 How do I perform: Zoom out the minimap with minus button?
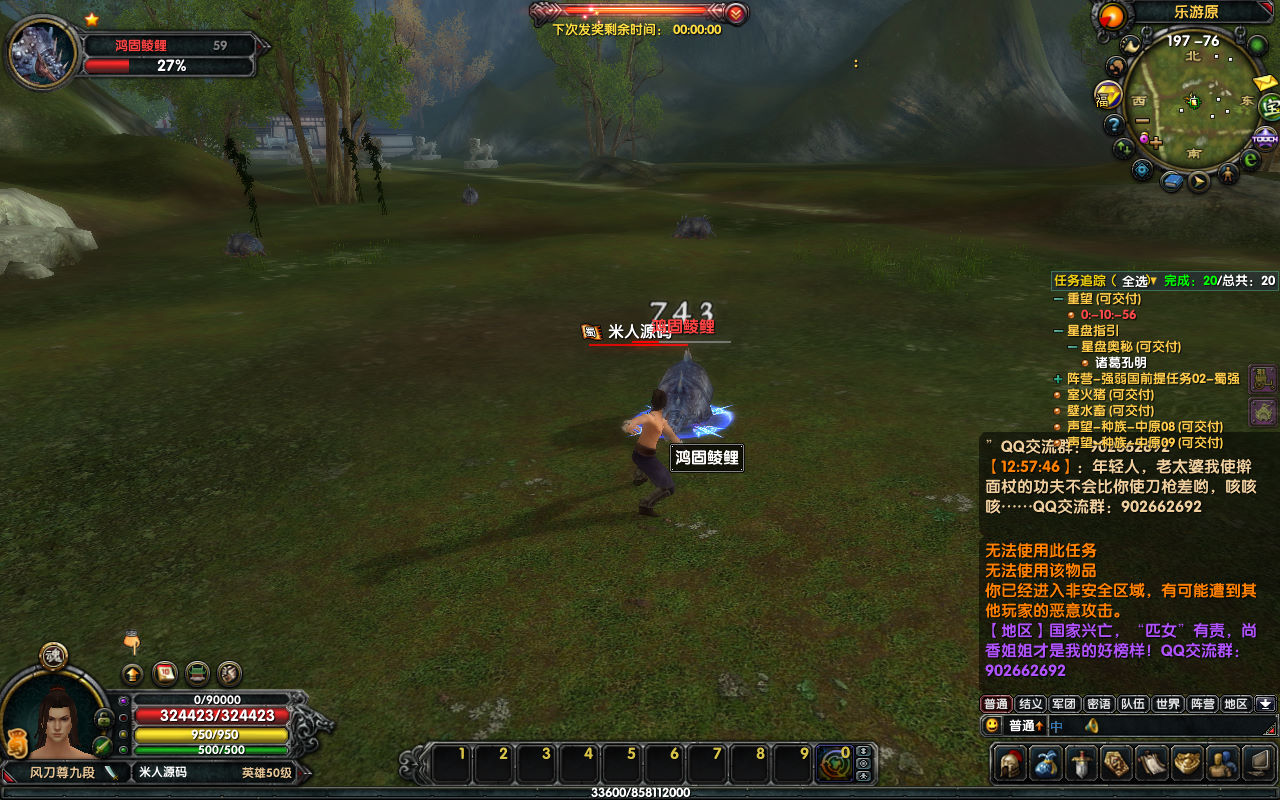[x=1142, y=121]
